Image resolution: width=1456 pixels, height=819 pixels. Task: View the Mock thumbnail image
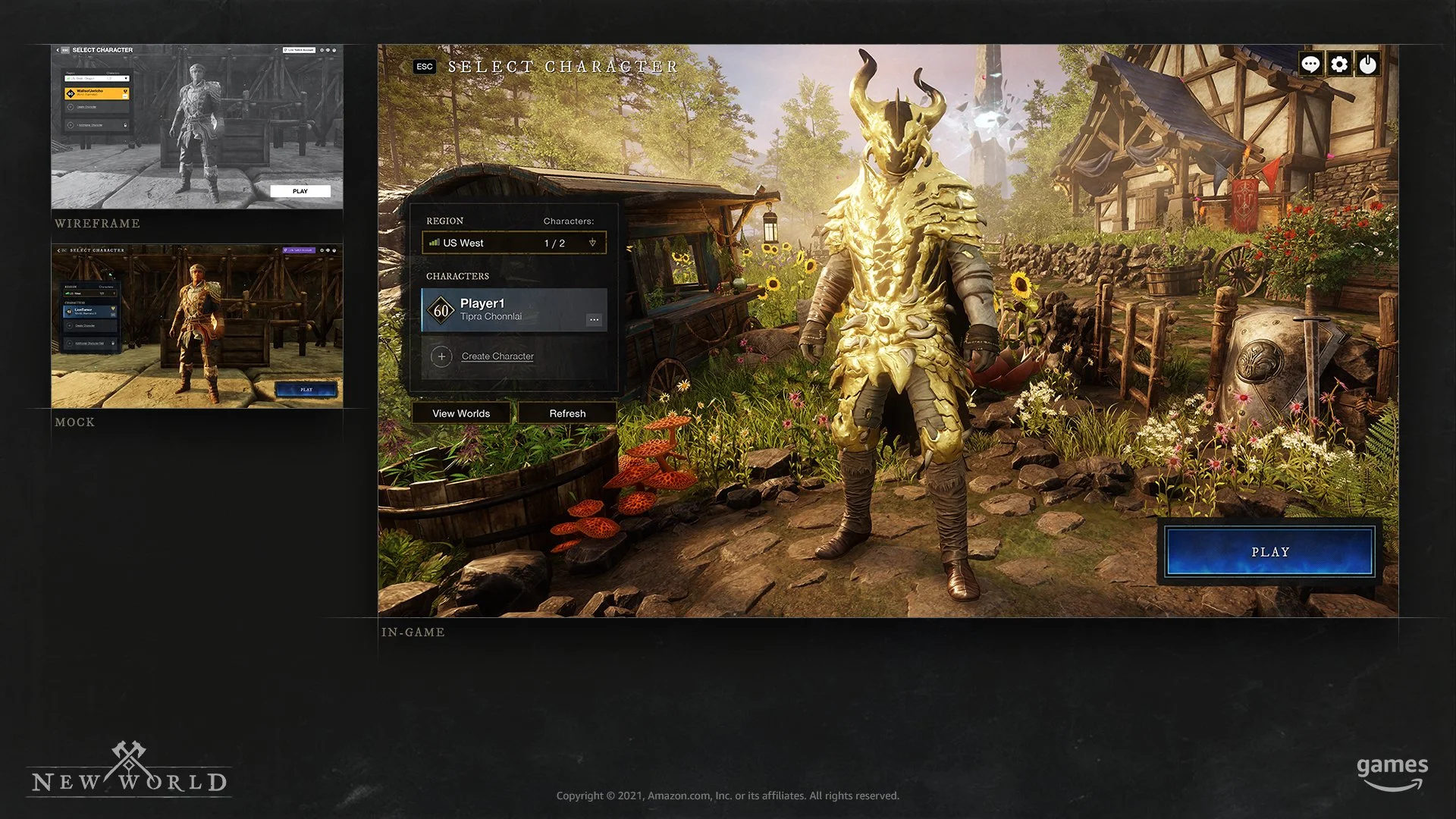coord(197,326)
